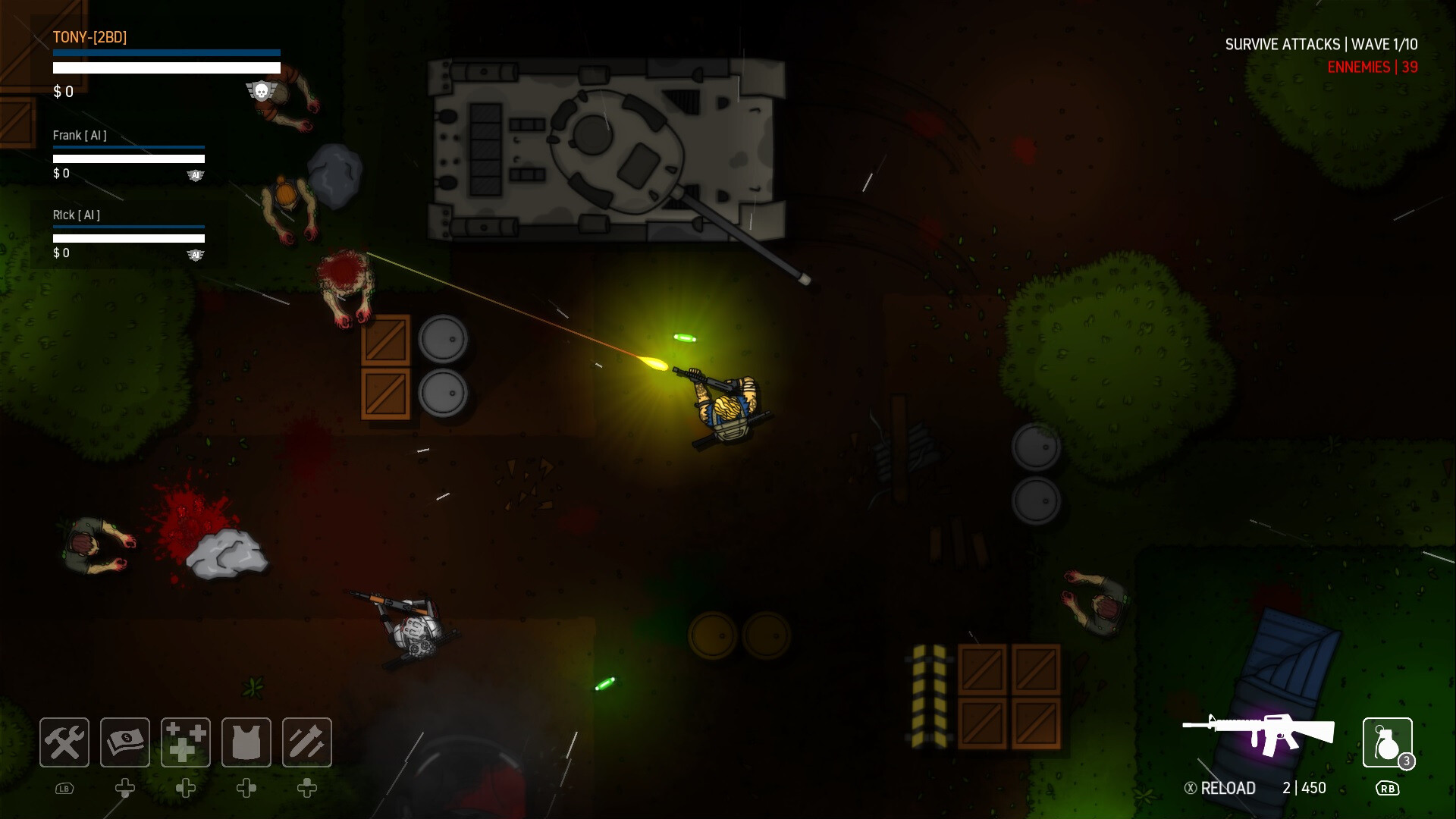The height and width of the screenshot is (819, 1456).
Task: Expand the upgrade plus under the armor icon
Action: (246, 789)
